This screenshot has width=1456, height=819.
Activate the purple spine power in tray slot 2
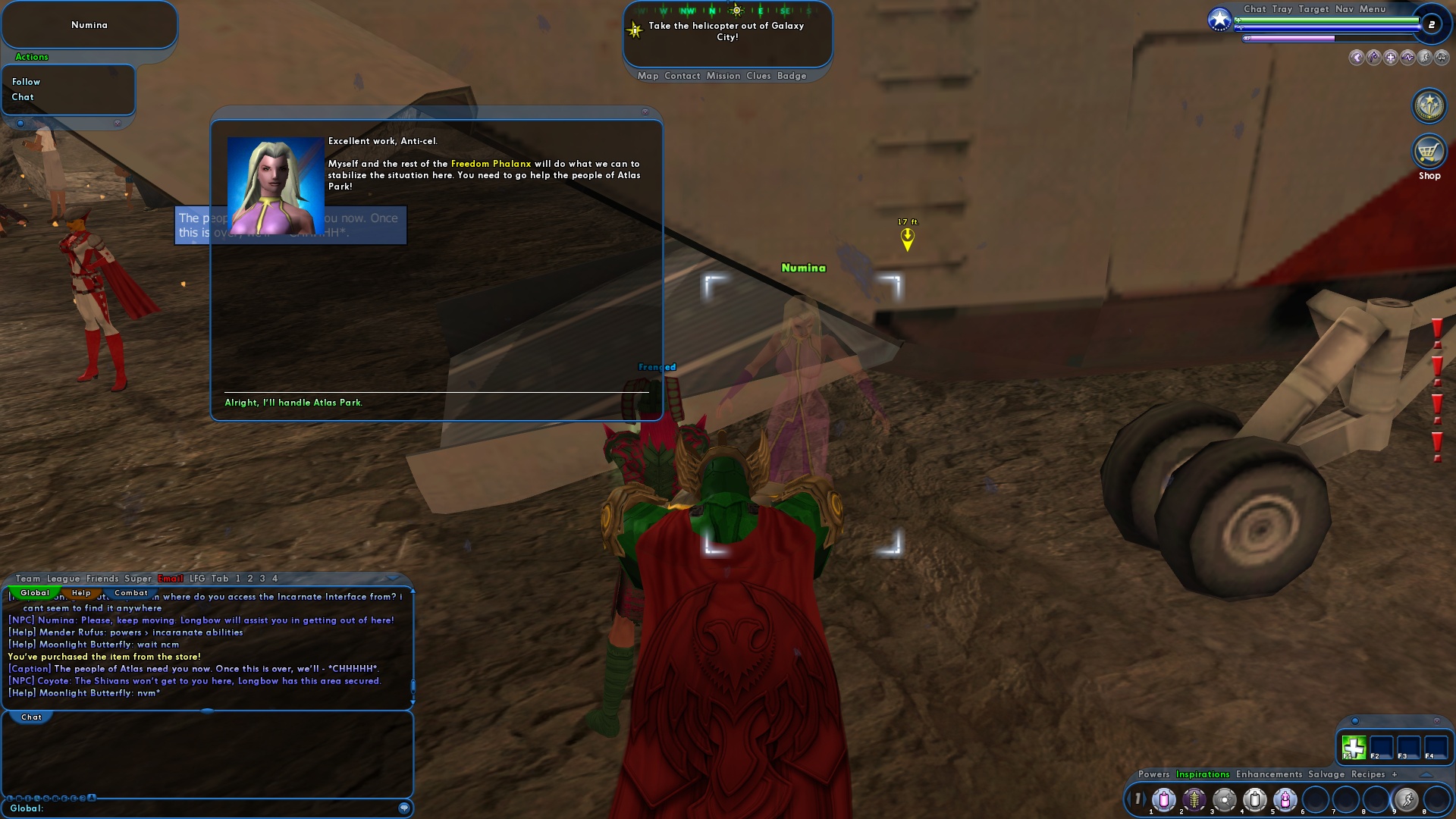[x=1194, y=800]
